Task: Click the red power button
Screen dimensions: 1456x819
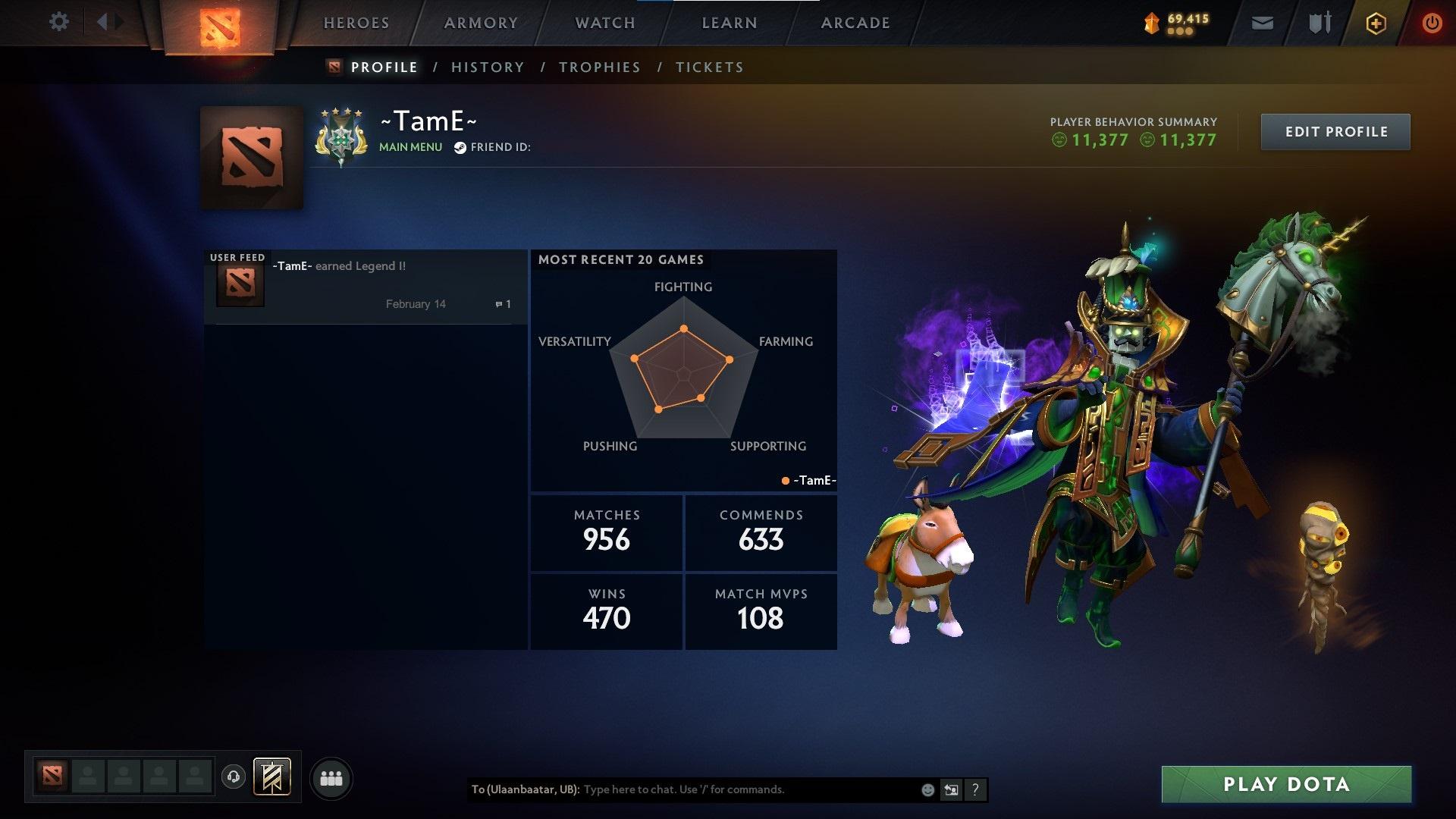Action: point(1432,23)
